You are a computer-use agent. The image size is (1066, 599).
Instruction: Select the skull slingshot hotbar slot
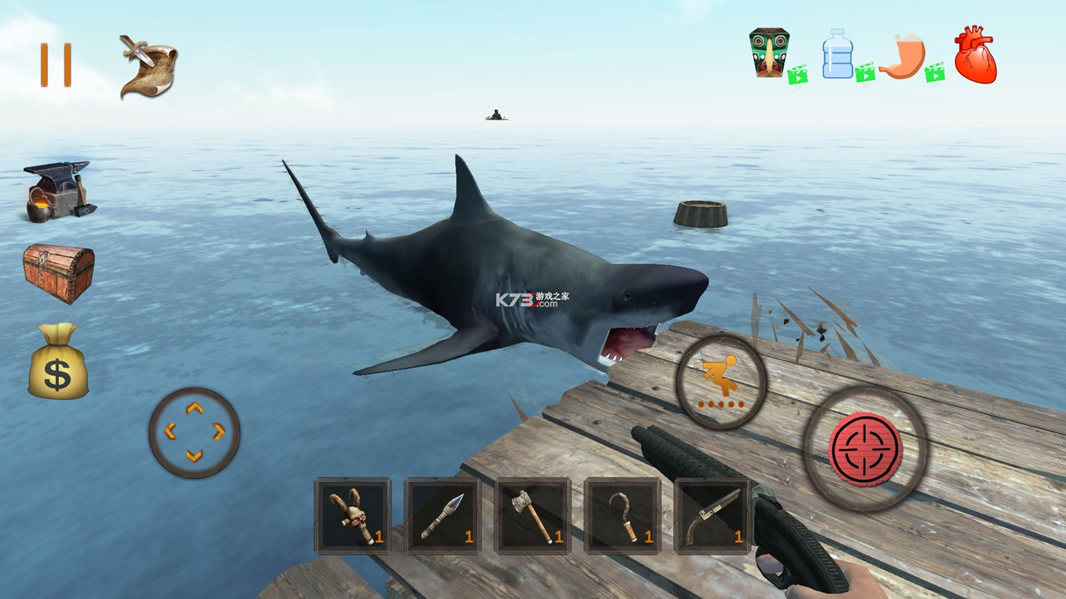pos(353,516)
